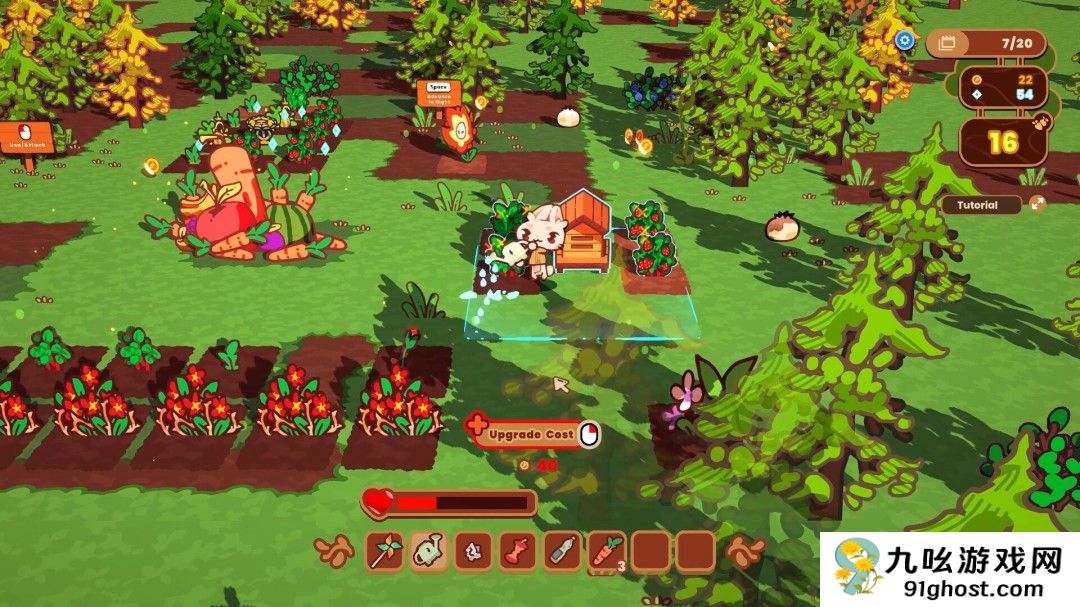Choose the crumpled paper hotbar slot
This screenshot has height=607, width=1080.
click(x=473, y=551)
